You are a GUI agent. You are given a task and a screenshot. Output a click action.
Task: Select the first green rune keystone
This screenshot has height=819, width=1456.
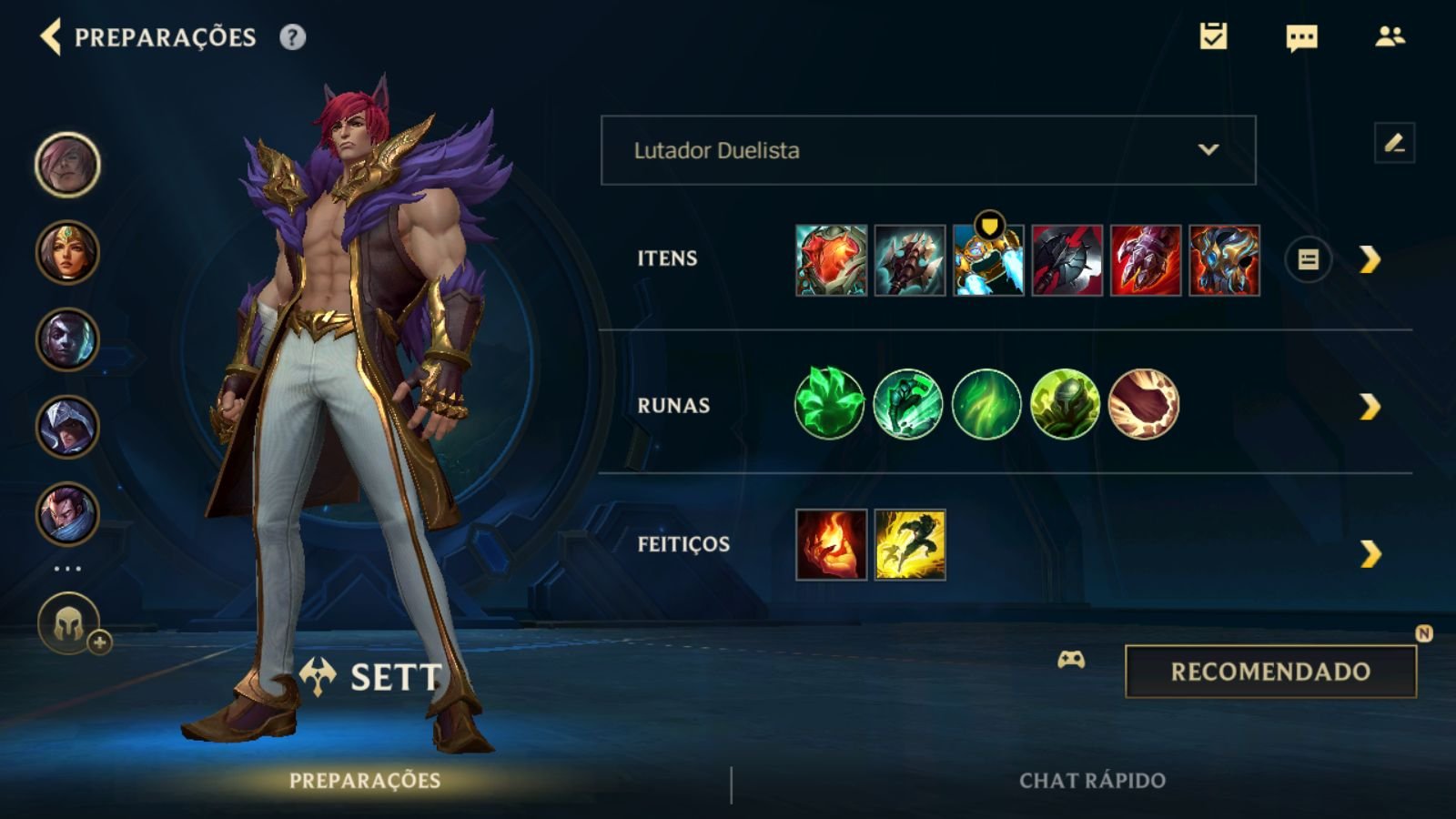829,404
